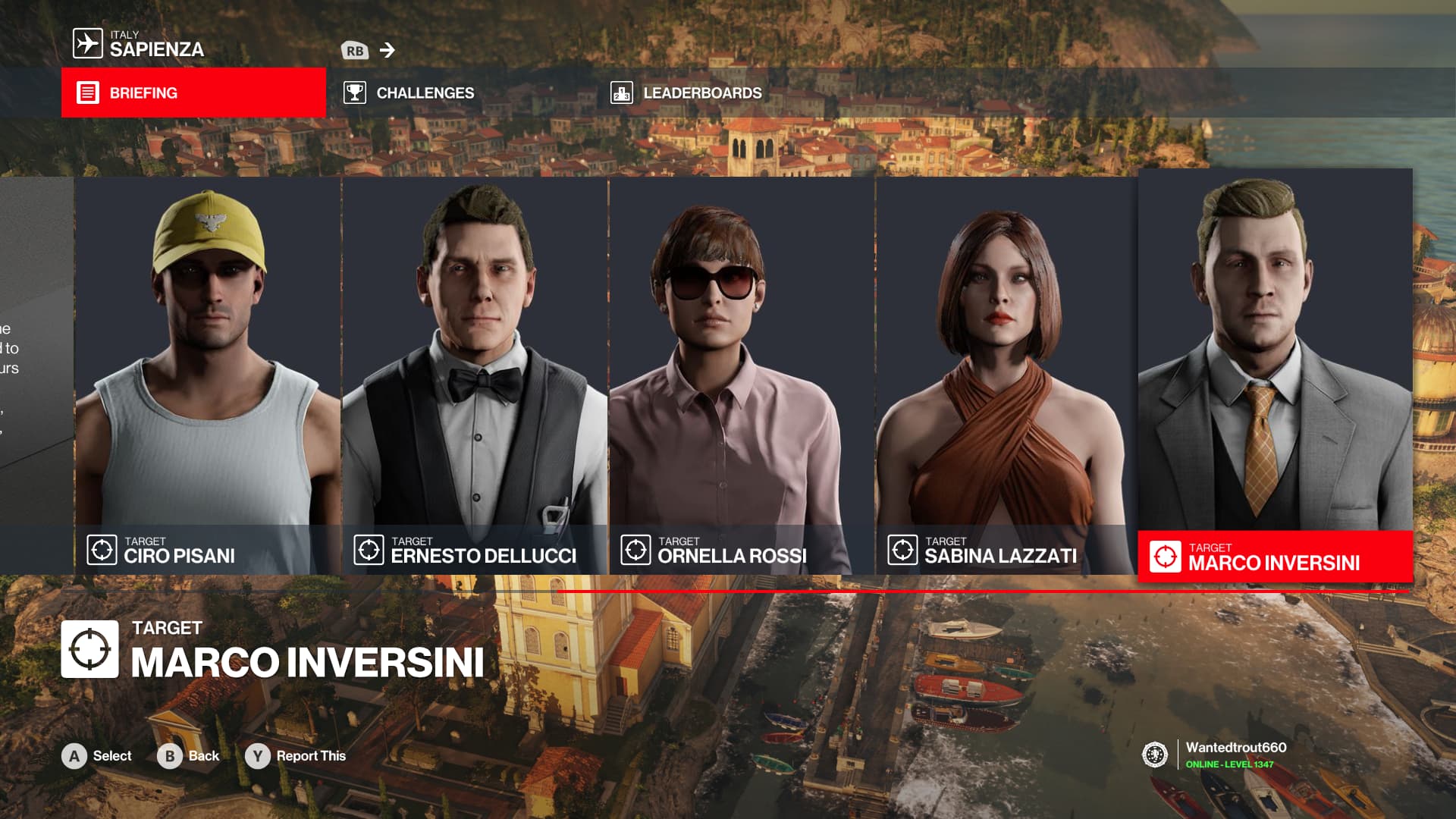Open the Challenges tab
The width and height of the screenshot is (1456, 819).
(409, 93)
